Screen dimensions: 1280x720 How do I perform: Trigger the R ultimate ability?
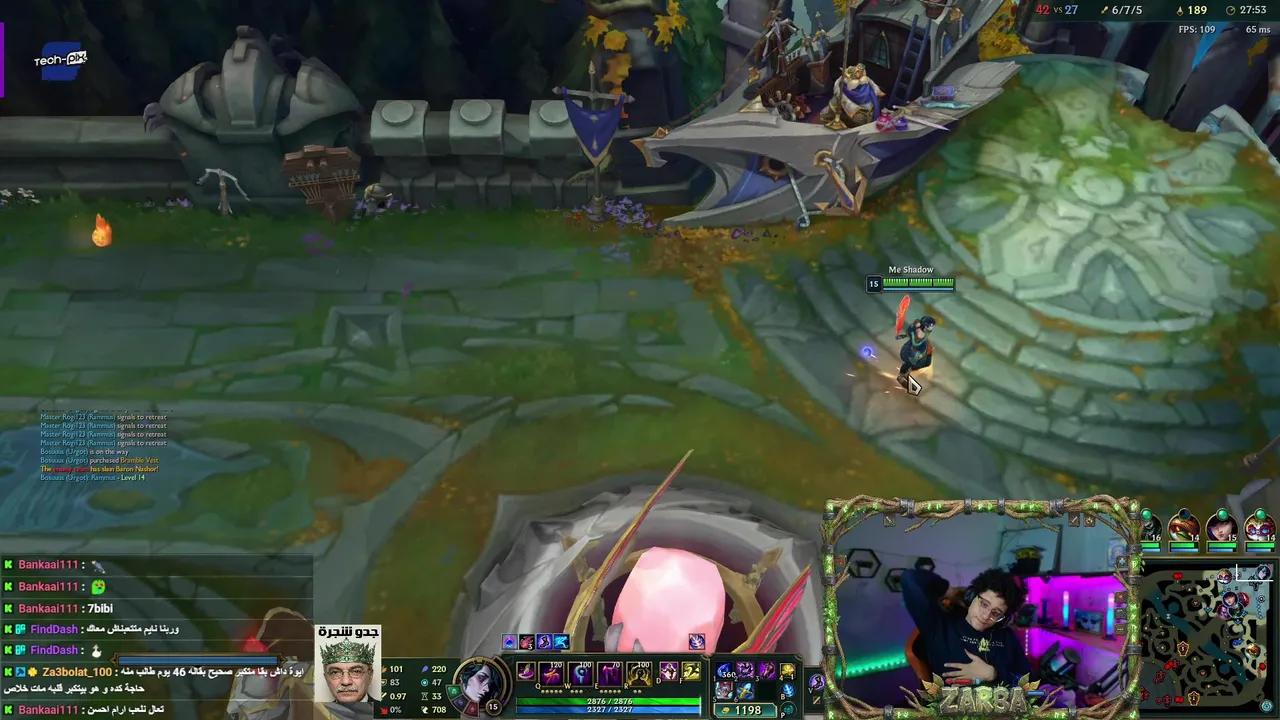point(640,673)
